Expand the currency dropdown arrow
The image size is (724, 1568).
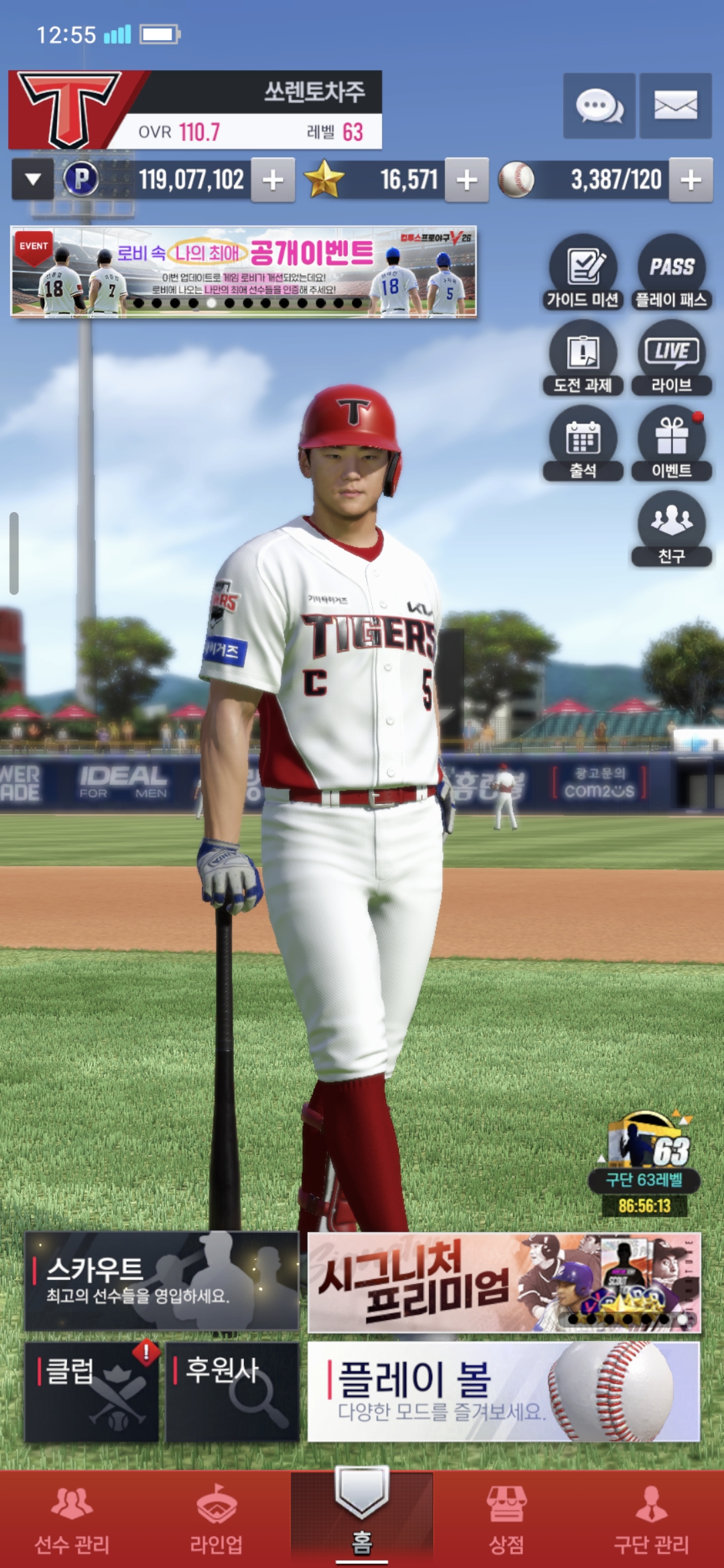[33, 180]
